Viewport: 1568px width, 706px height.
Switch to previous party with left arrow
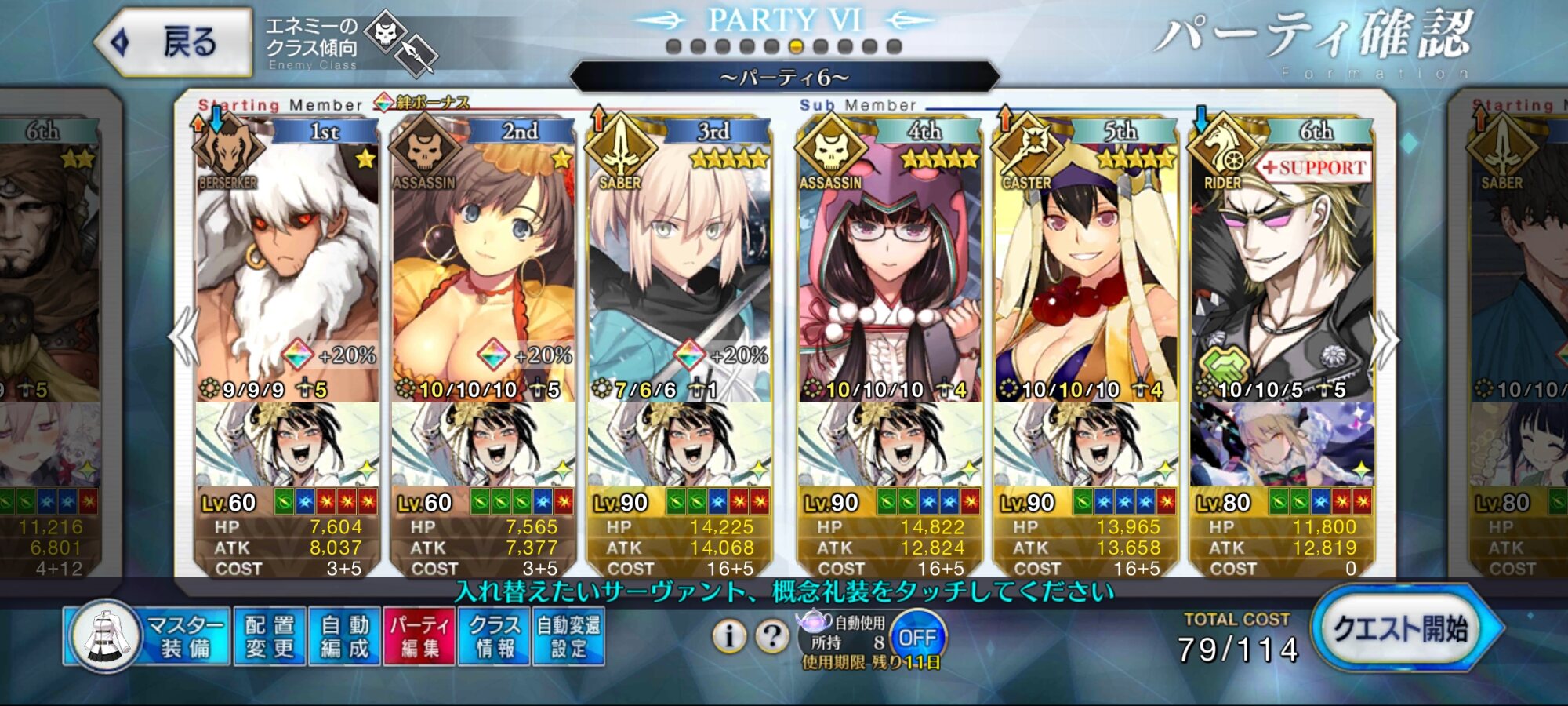185,337
